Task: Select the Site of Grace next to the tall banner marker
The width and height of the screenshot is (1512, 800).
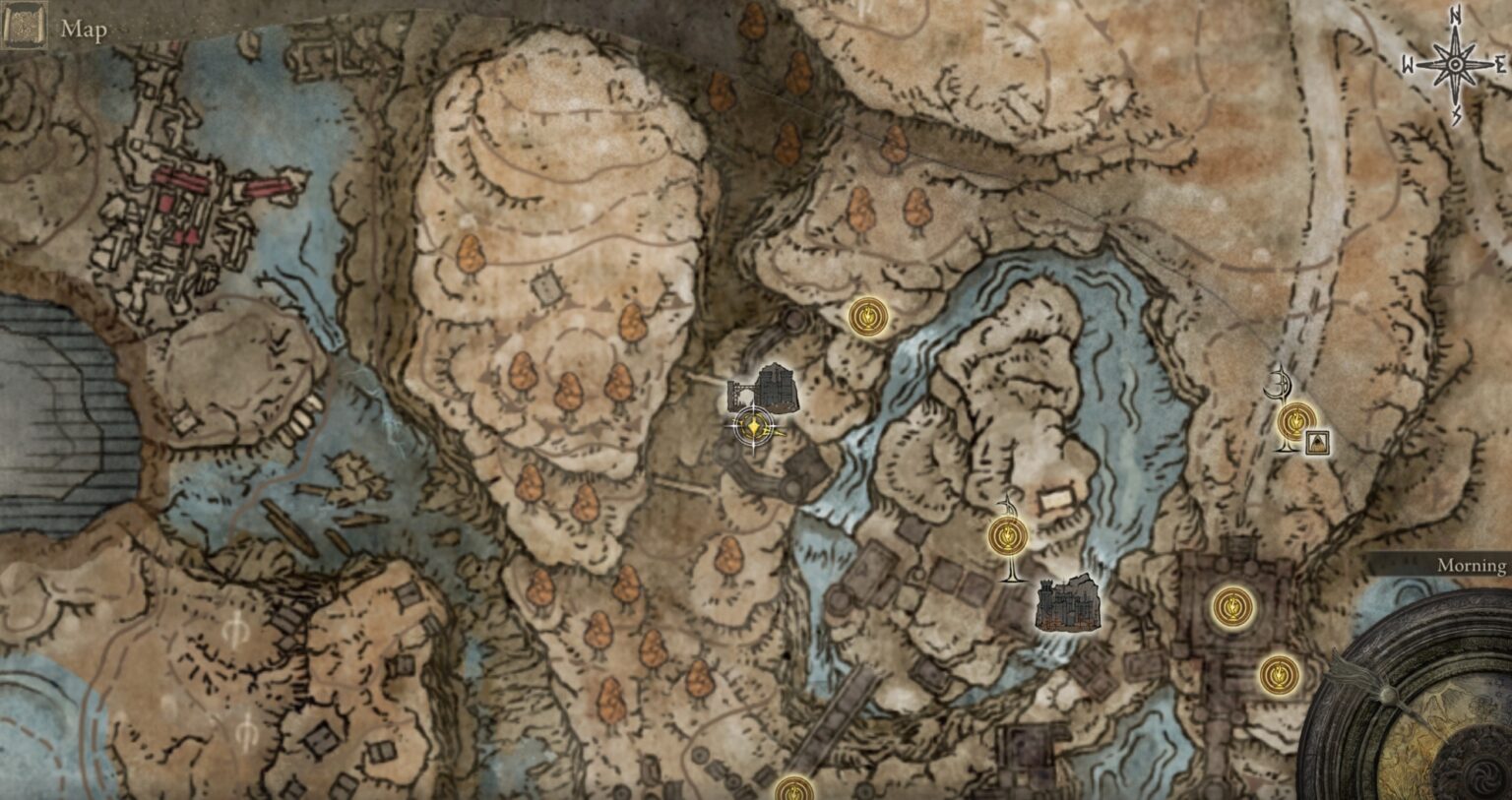Action: click(x=1007, y=535)
